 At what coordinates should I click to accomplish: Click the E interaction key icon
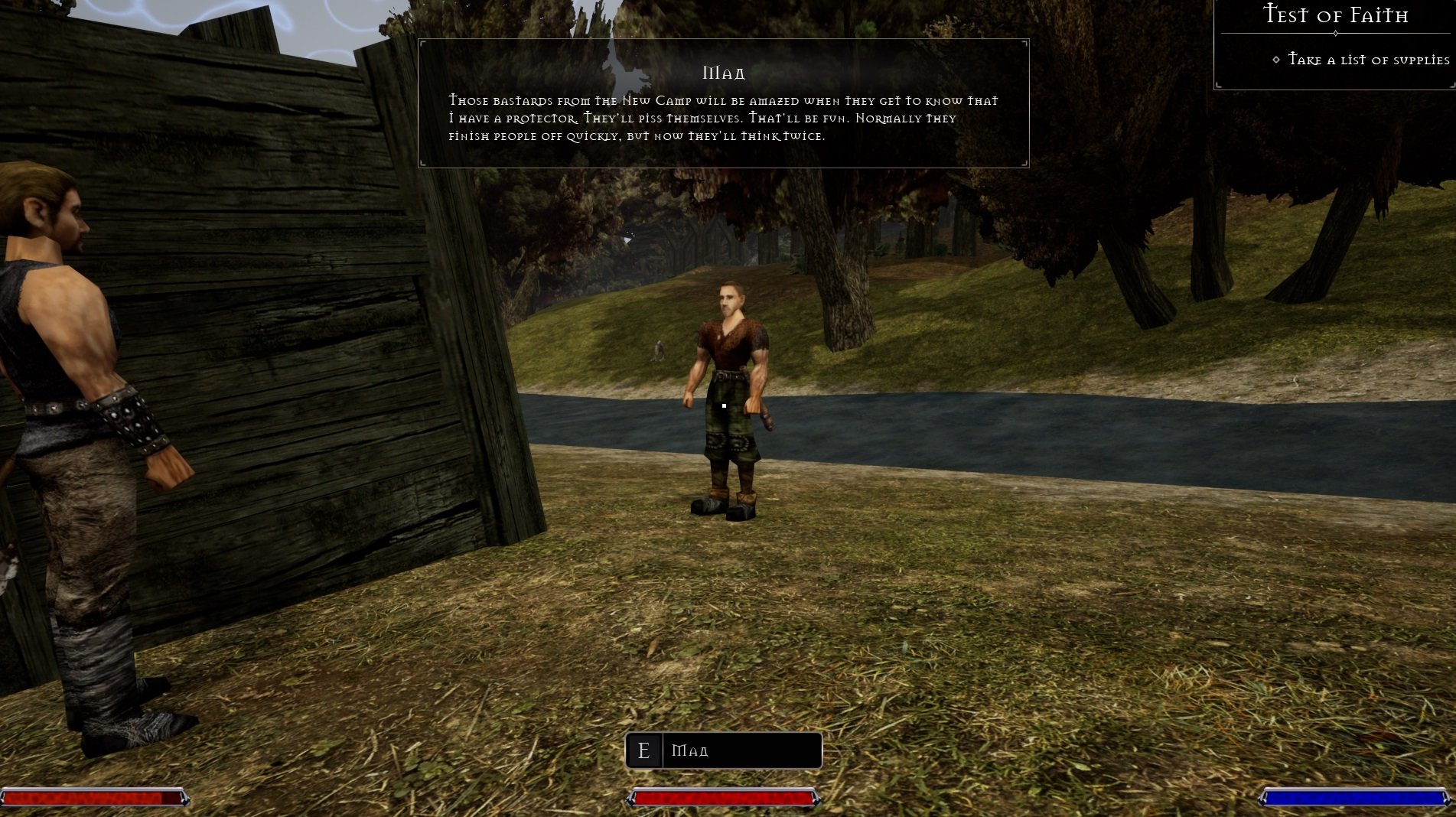pos(645,750)
